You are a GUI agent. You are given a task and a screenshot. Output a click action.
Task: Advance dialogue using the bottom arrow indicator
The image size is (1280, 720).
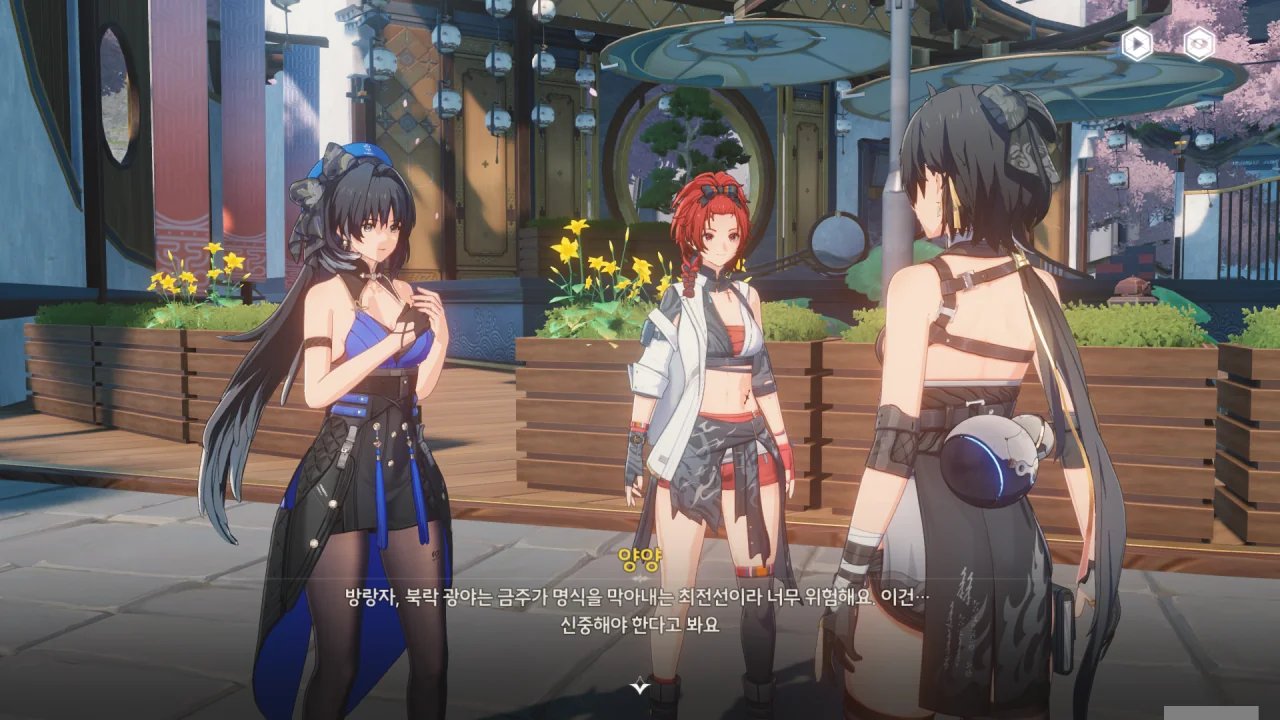tap(640, 686)
